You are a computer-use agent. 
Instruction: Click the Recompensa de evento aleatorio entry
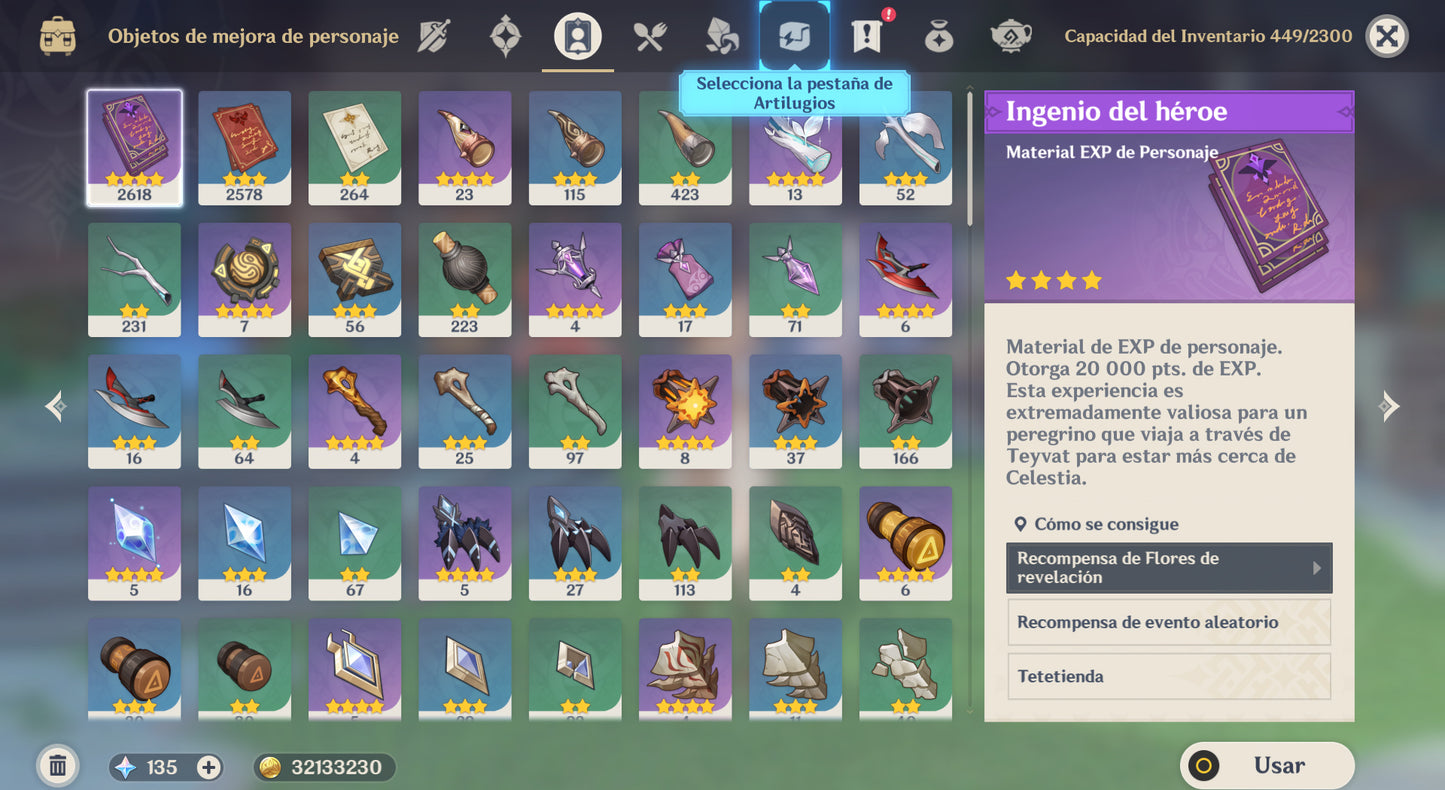tap(1168, 622)
